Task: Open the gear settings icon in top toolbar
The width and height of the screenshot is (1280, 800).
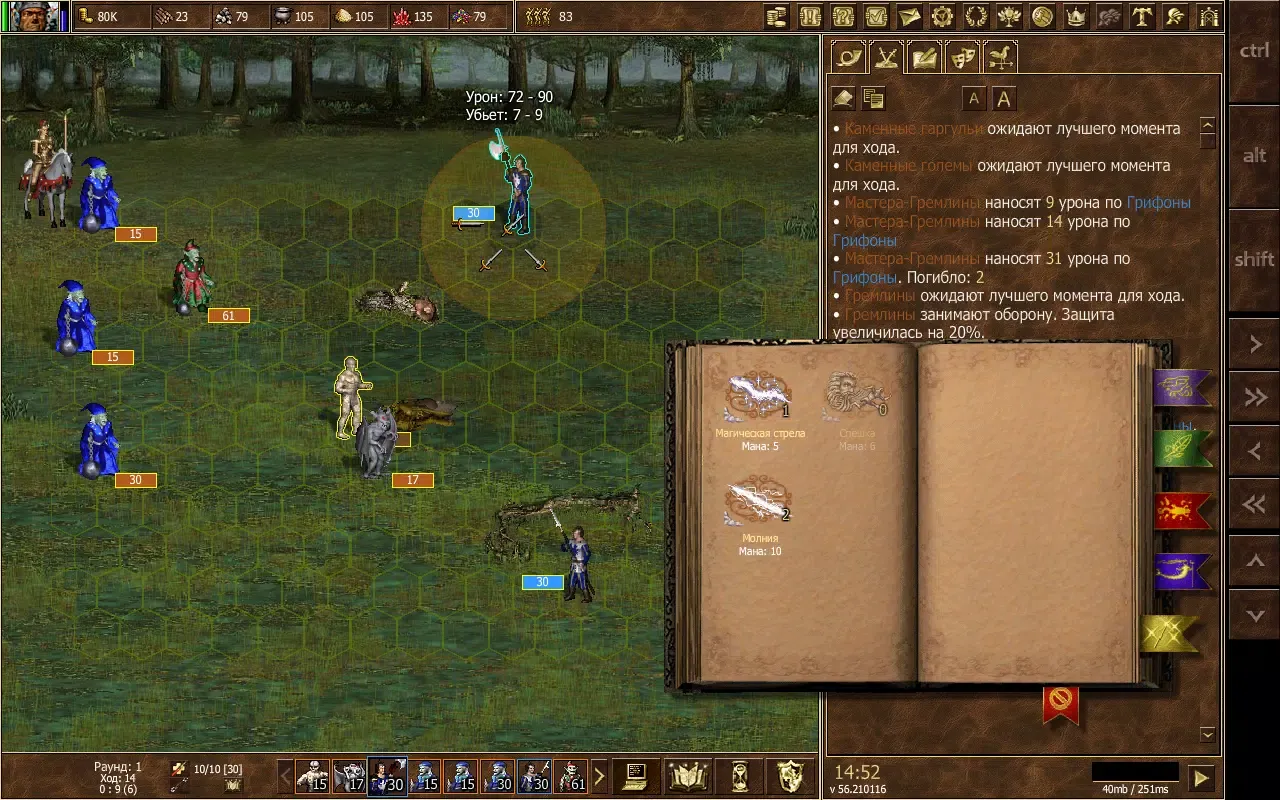Action: tap(941, 16)
